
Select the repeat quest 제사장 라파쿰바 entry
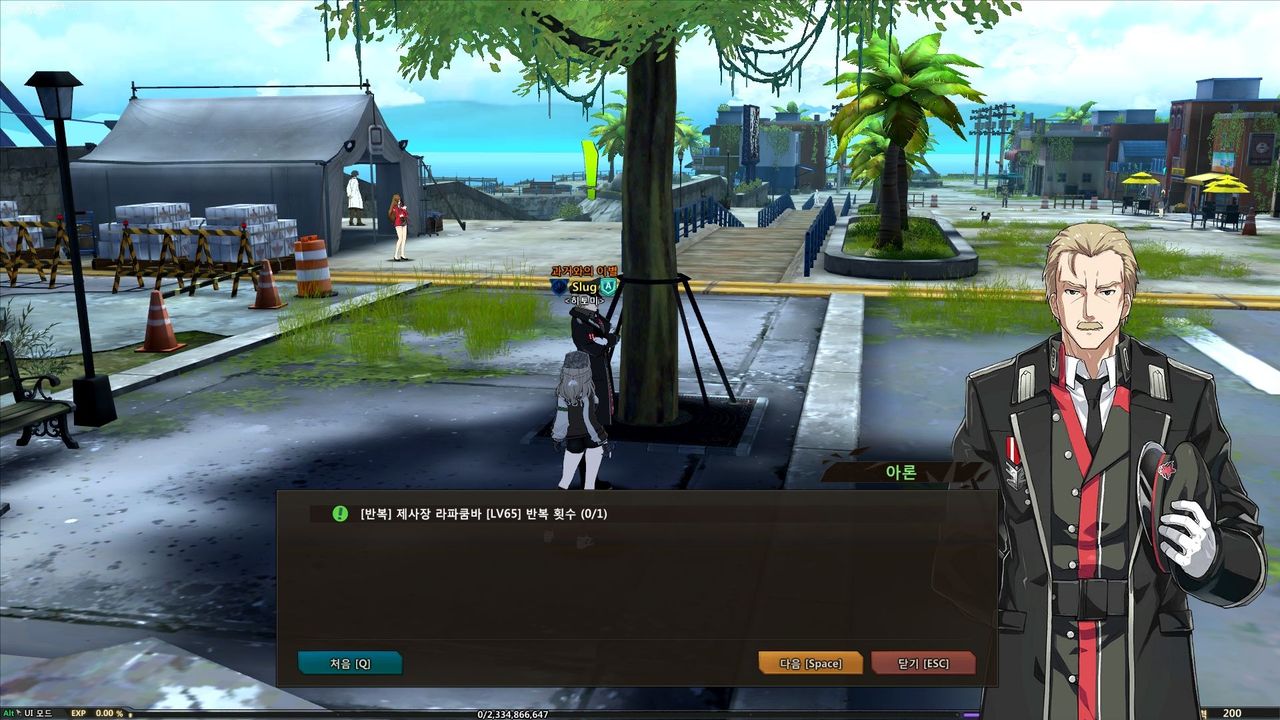click(x=484, y=514)
